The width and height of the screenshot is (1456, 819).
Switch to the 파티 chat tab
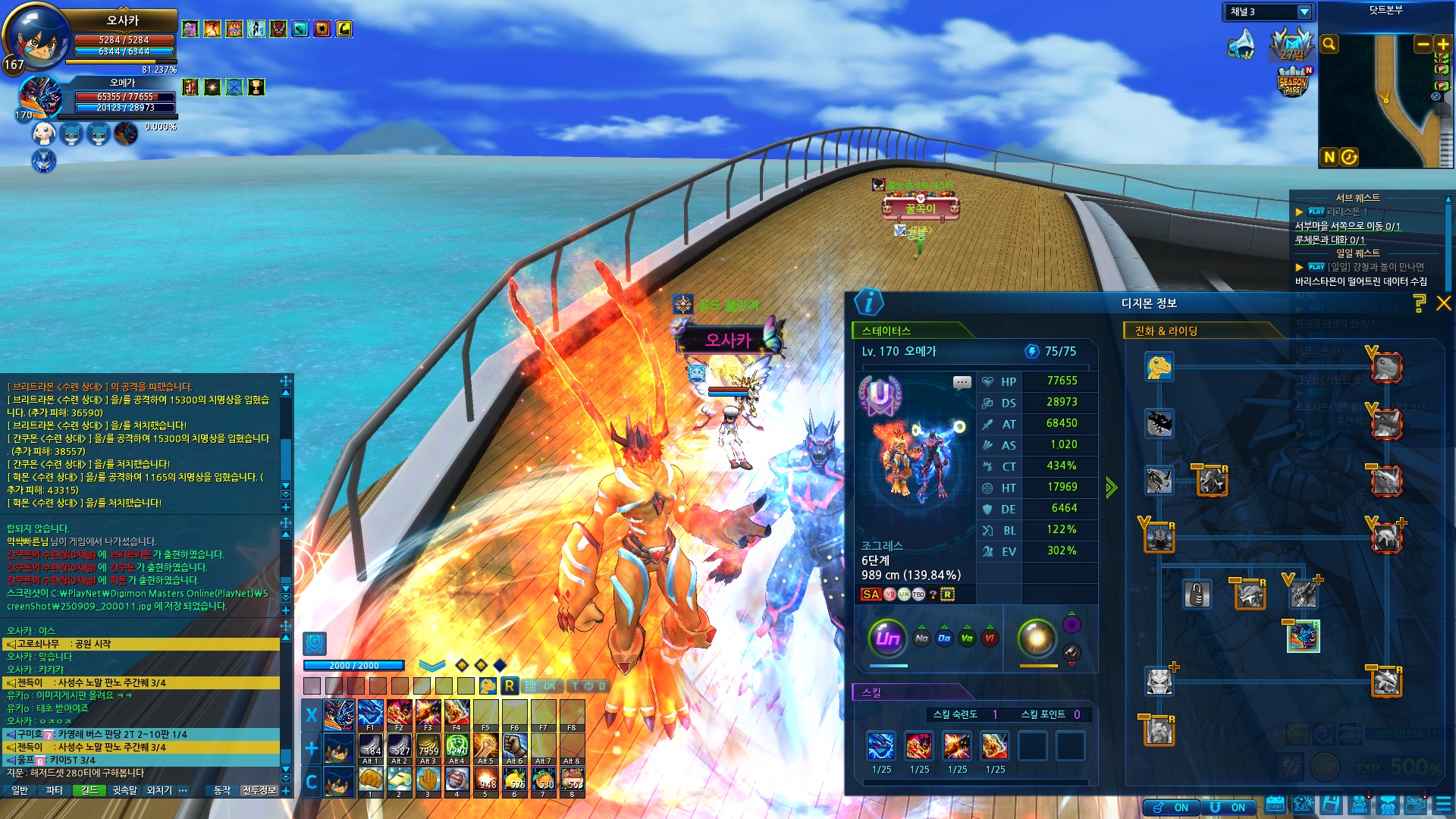pyautogui.click(x=55, y=790)
